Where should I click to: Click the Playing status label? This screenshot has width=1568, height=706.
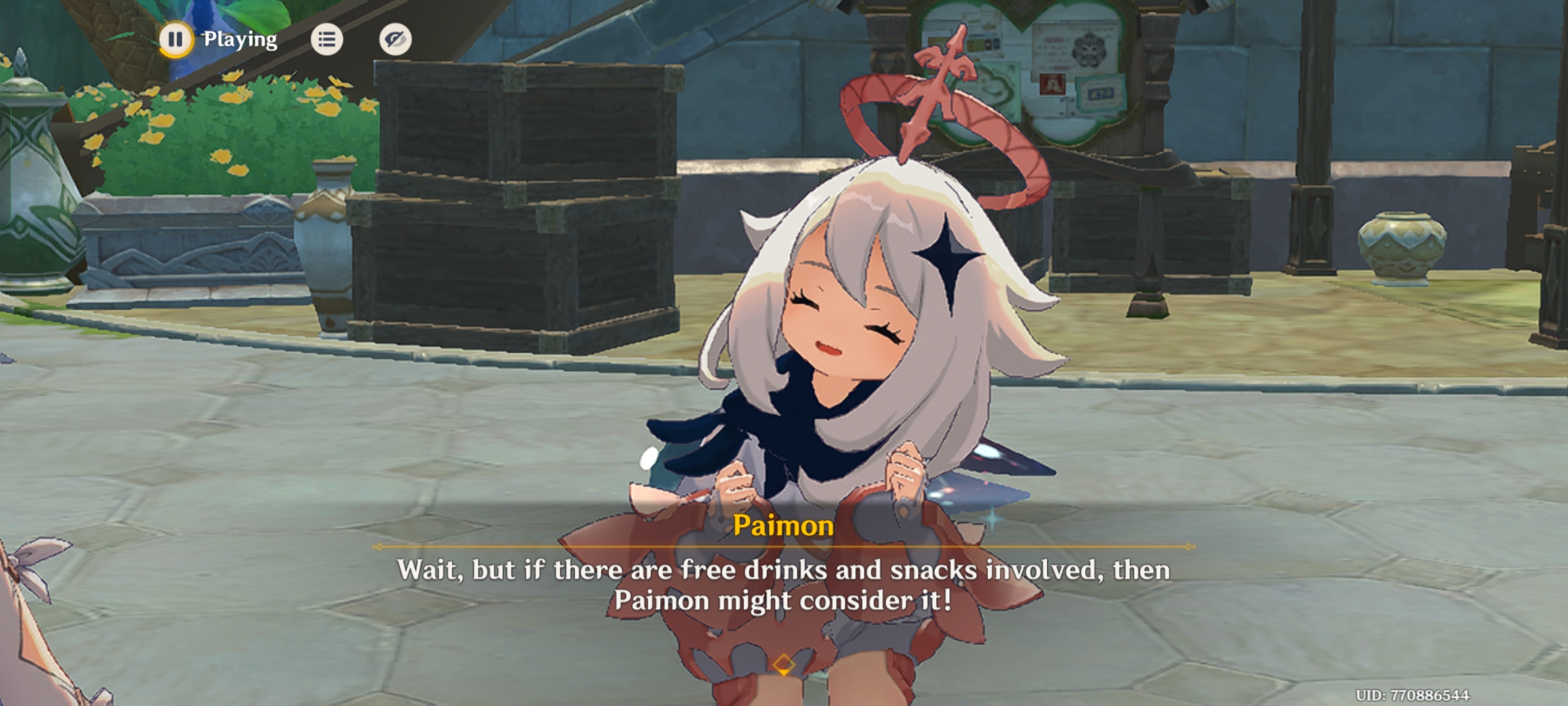point(238,40)
